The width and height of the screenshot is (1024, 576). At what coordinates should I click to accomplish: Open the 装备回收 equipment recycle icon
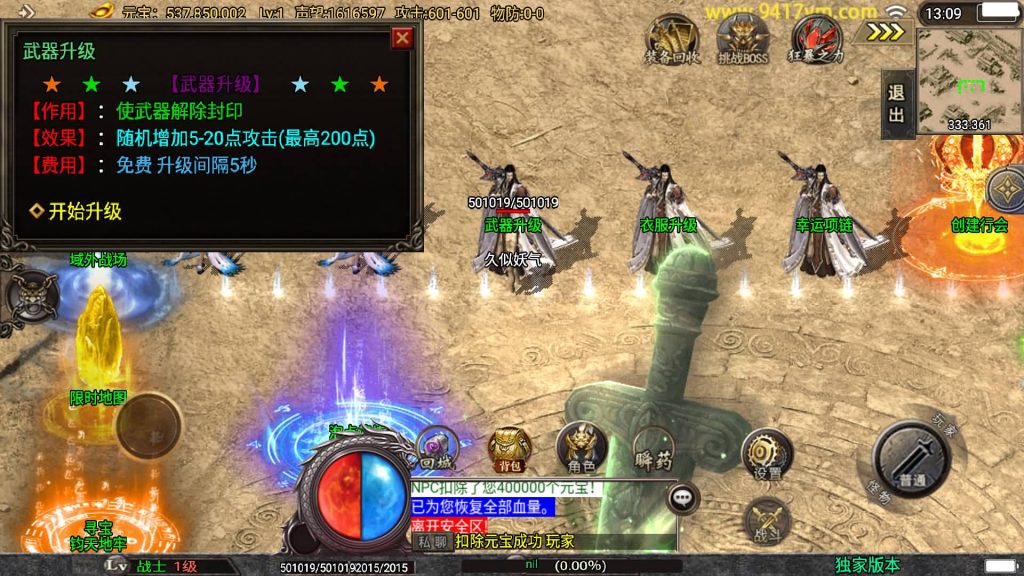click(672, 41)
